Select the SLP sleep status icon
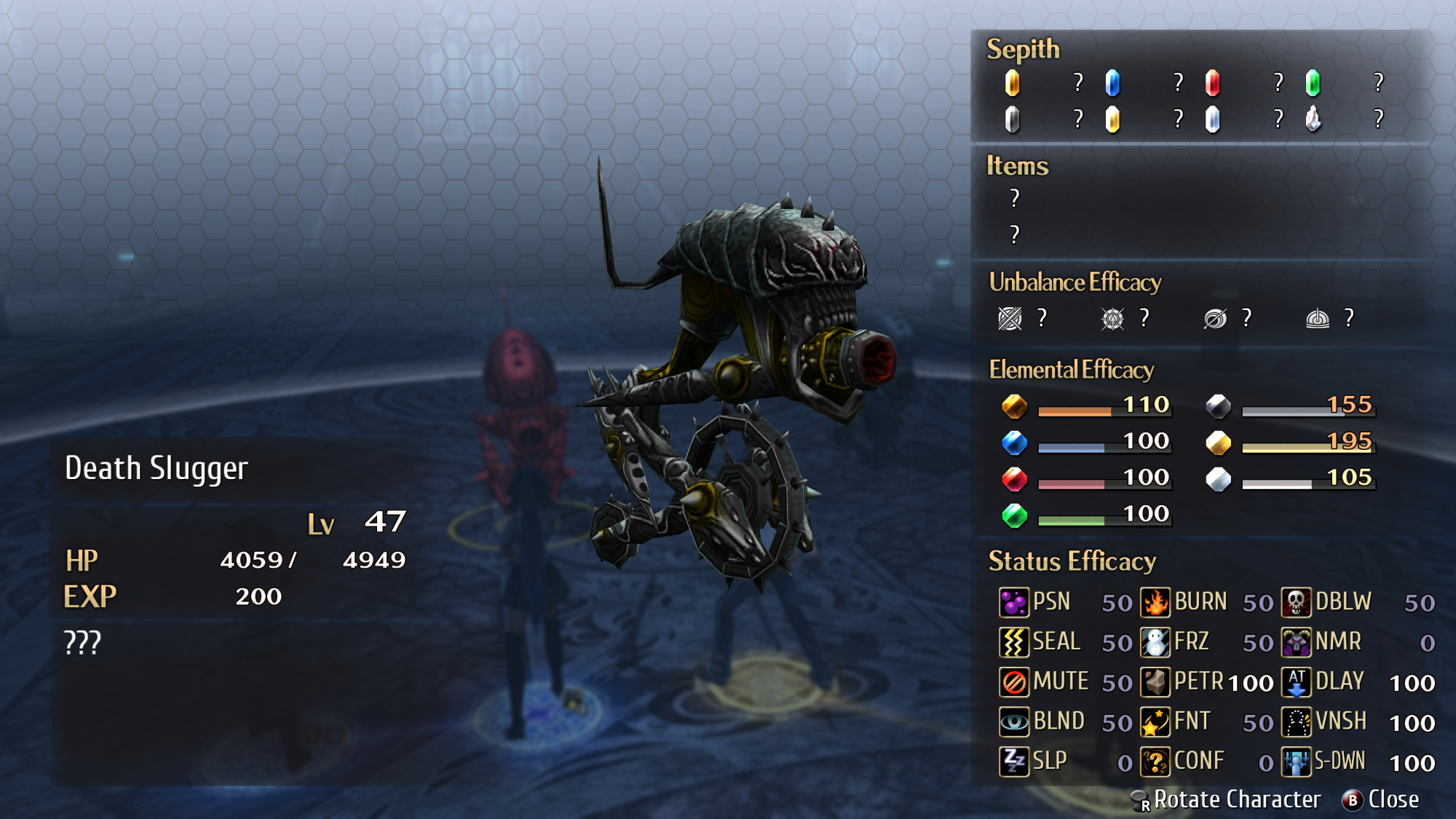1456x819 pixels. (x=1013, y=761)
